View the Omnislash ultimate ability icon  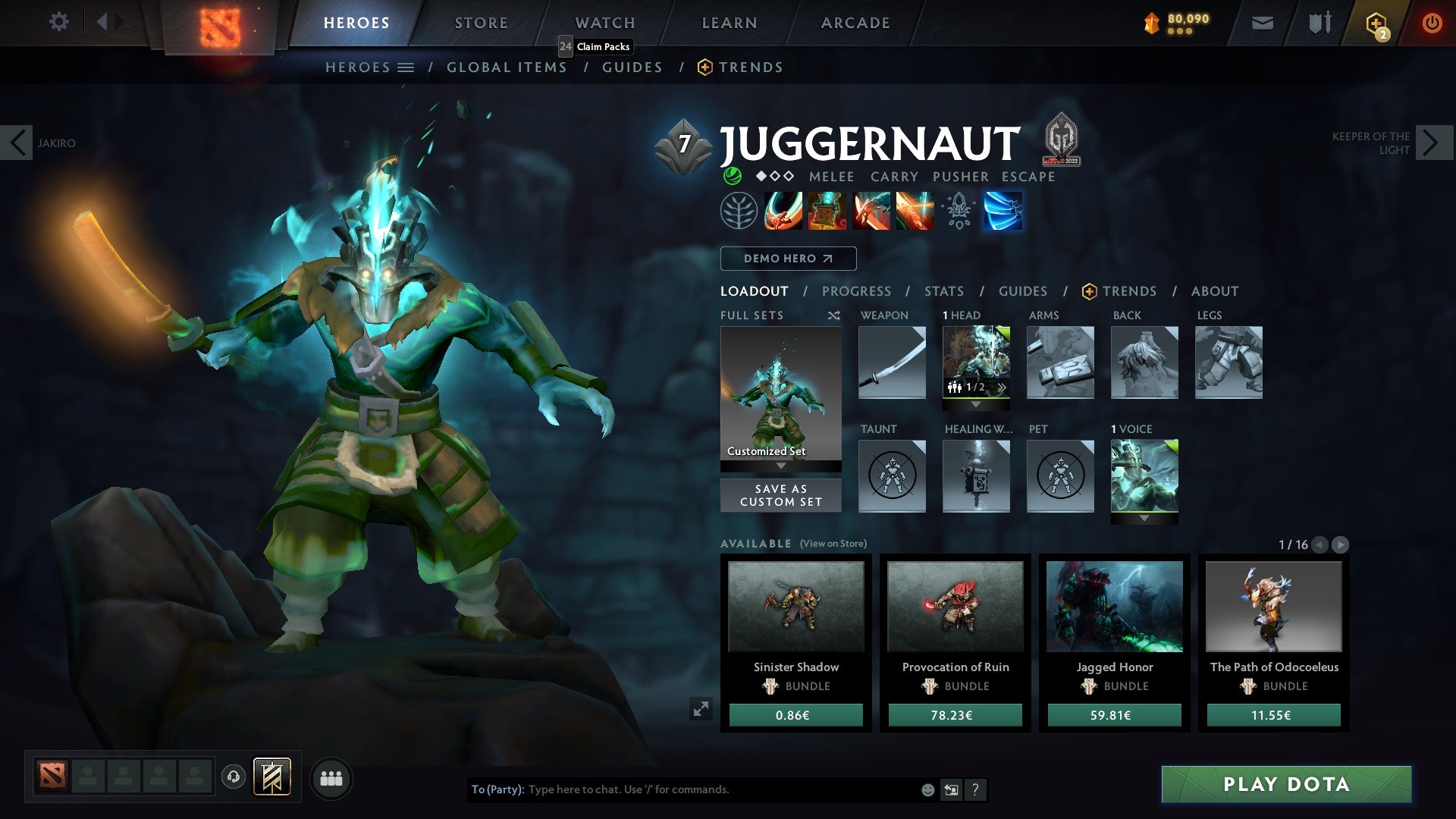[x=1003, y=211]
